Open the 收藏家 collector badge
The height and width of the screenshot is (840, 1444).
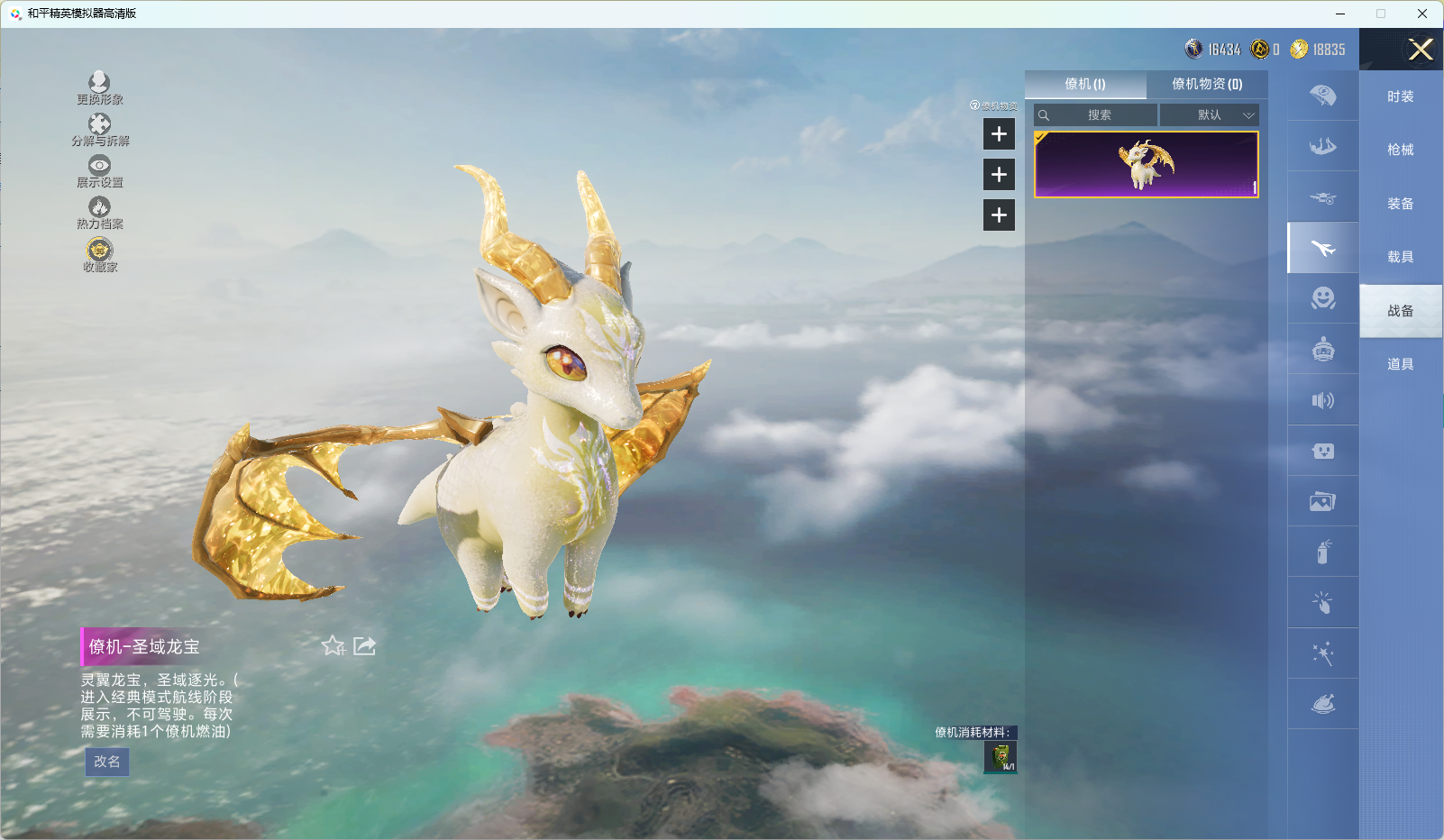99,254
